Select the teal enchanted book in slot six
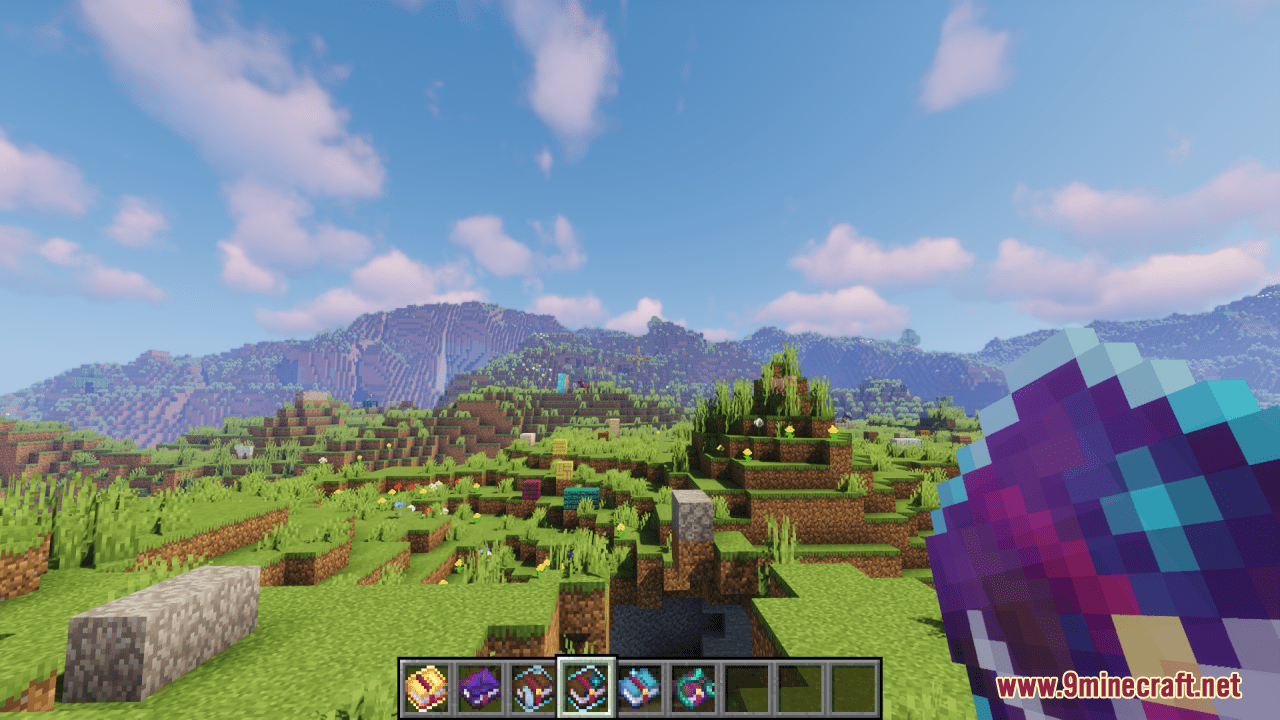 tap(694, 689)
